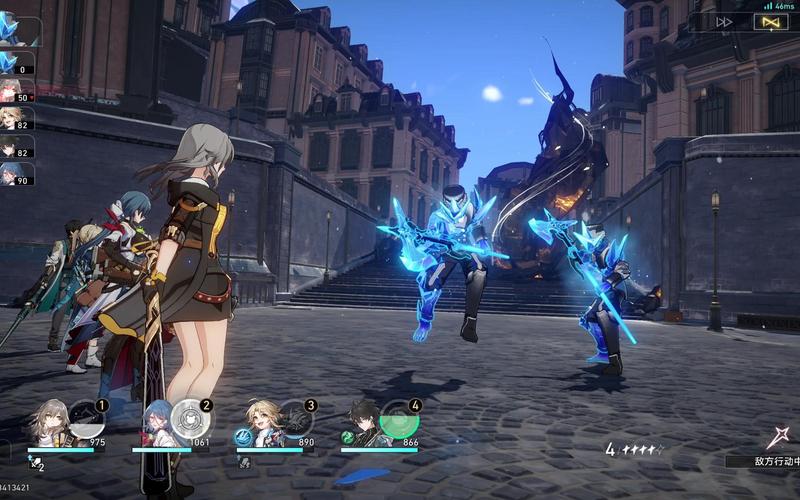The image size is (800, 500).
Task: Select the blonde character's turn-order entry
Action: (x=17, y=118)
